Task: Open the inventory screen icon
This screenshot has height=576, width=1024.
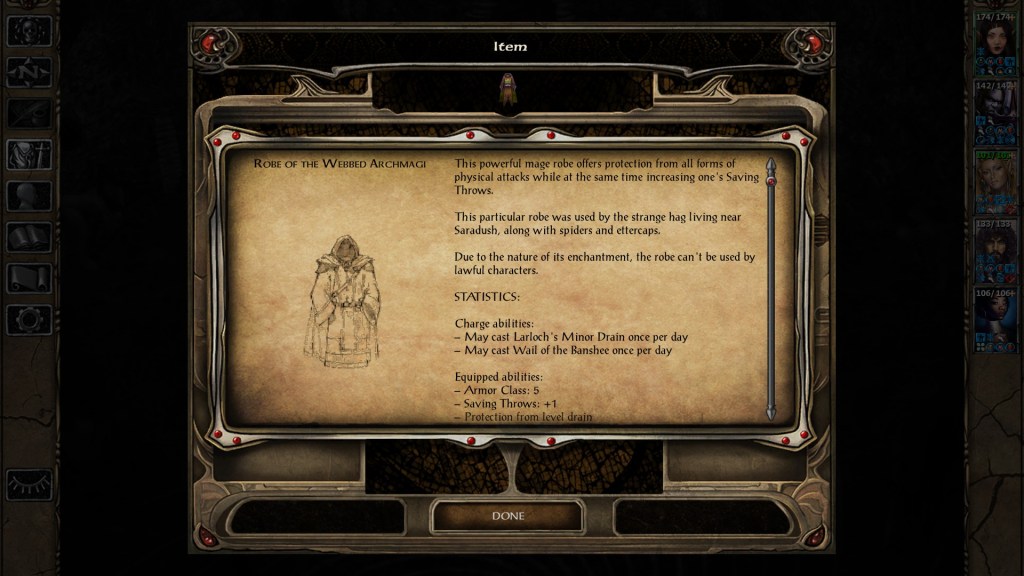Action: 29,155
